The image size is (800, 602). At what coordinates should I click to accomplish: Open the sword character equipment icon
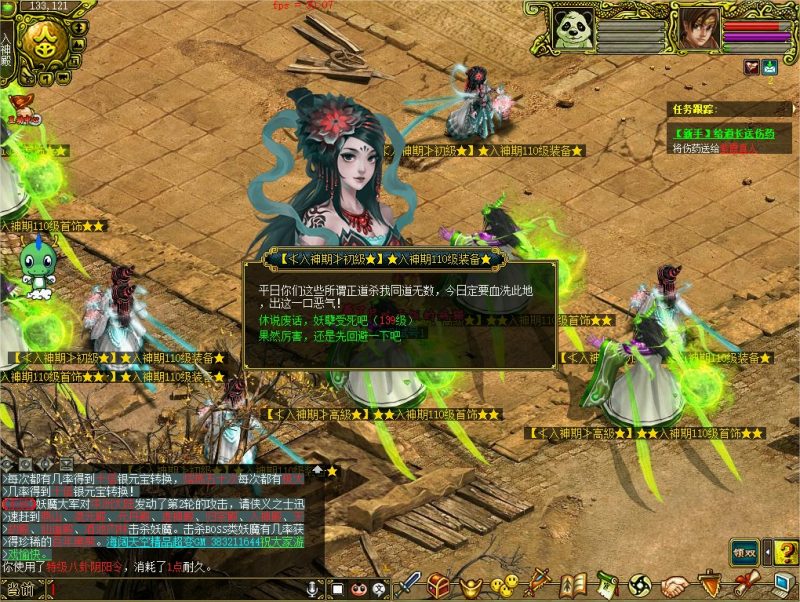coord(410,584)
